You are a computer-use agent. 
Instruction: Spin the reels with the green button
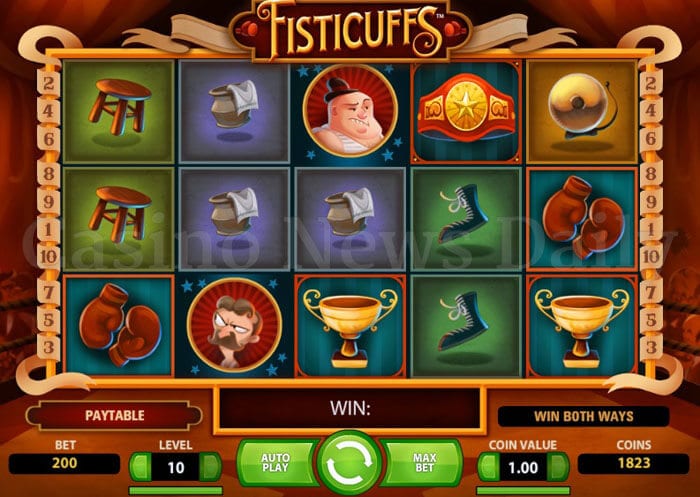(349, 463)
